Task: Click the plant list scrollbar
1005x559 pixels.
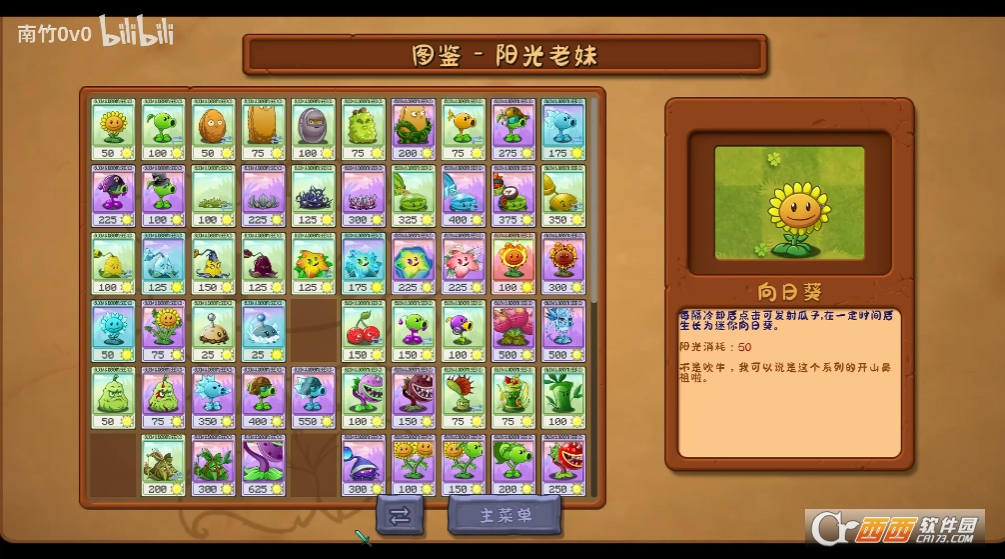Action: [595, 200]
